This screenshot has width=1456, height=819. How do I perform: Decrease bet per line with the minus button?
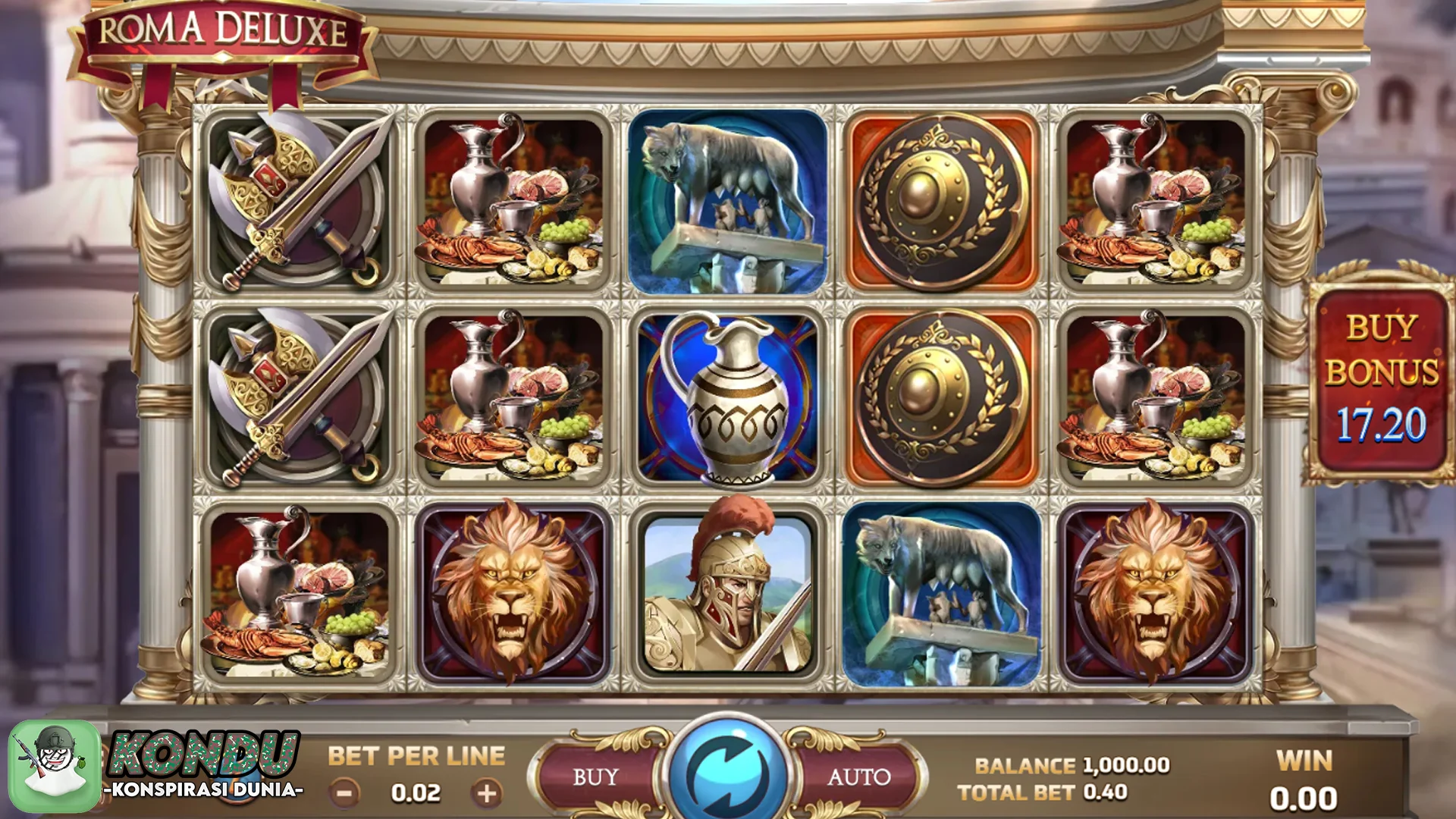(344, 793)
